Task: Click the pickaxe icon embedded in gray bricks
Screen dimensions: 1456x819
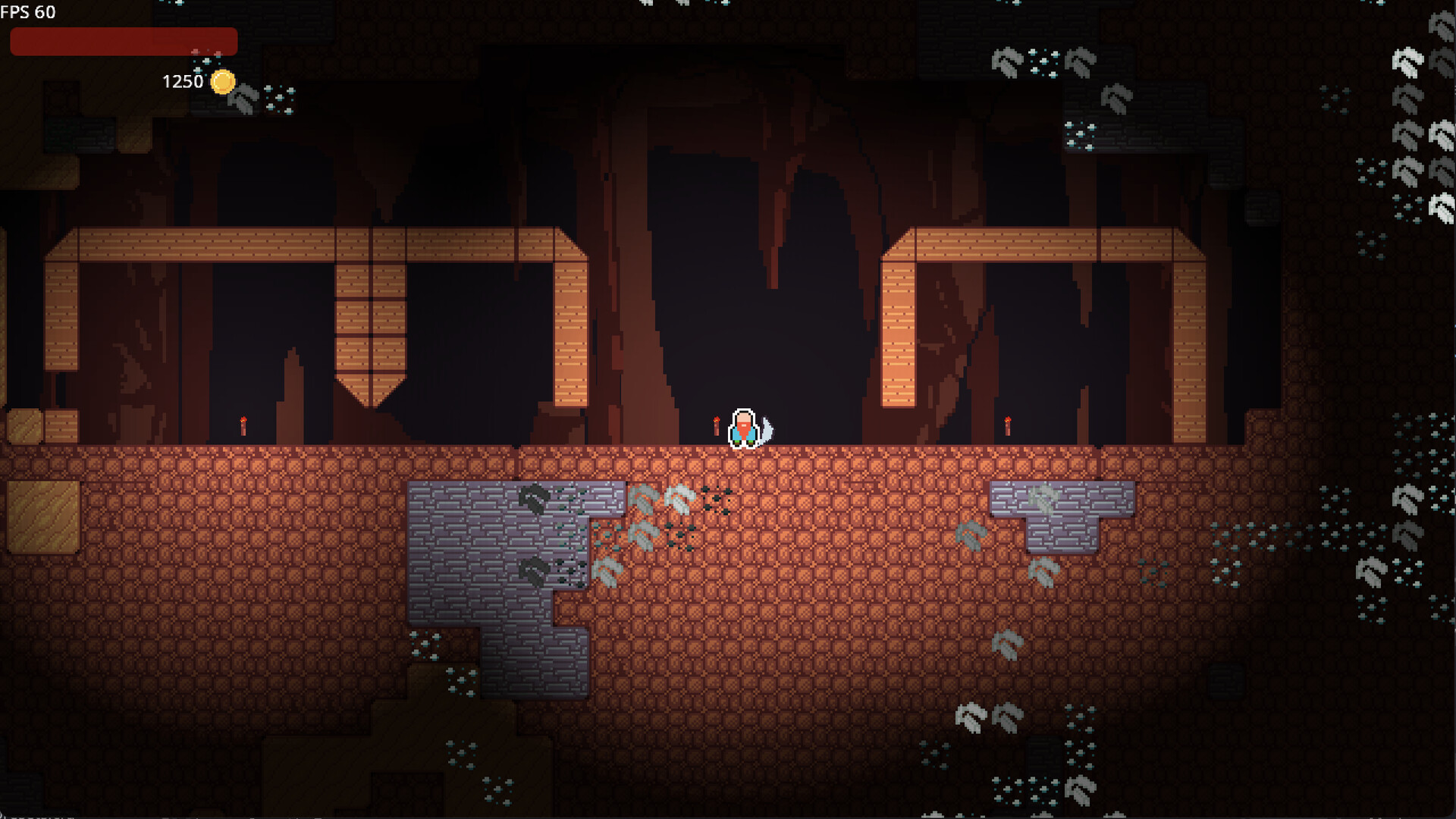Action: click(x=531, y=569)
